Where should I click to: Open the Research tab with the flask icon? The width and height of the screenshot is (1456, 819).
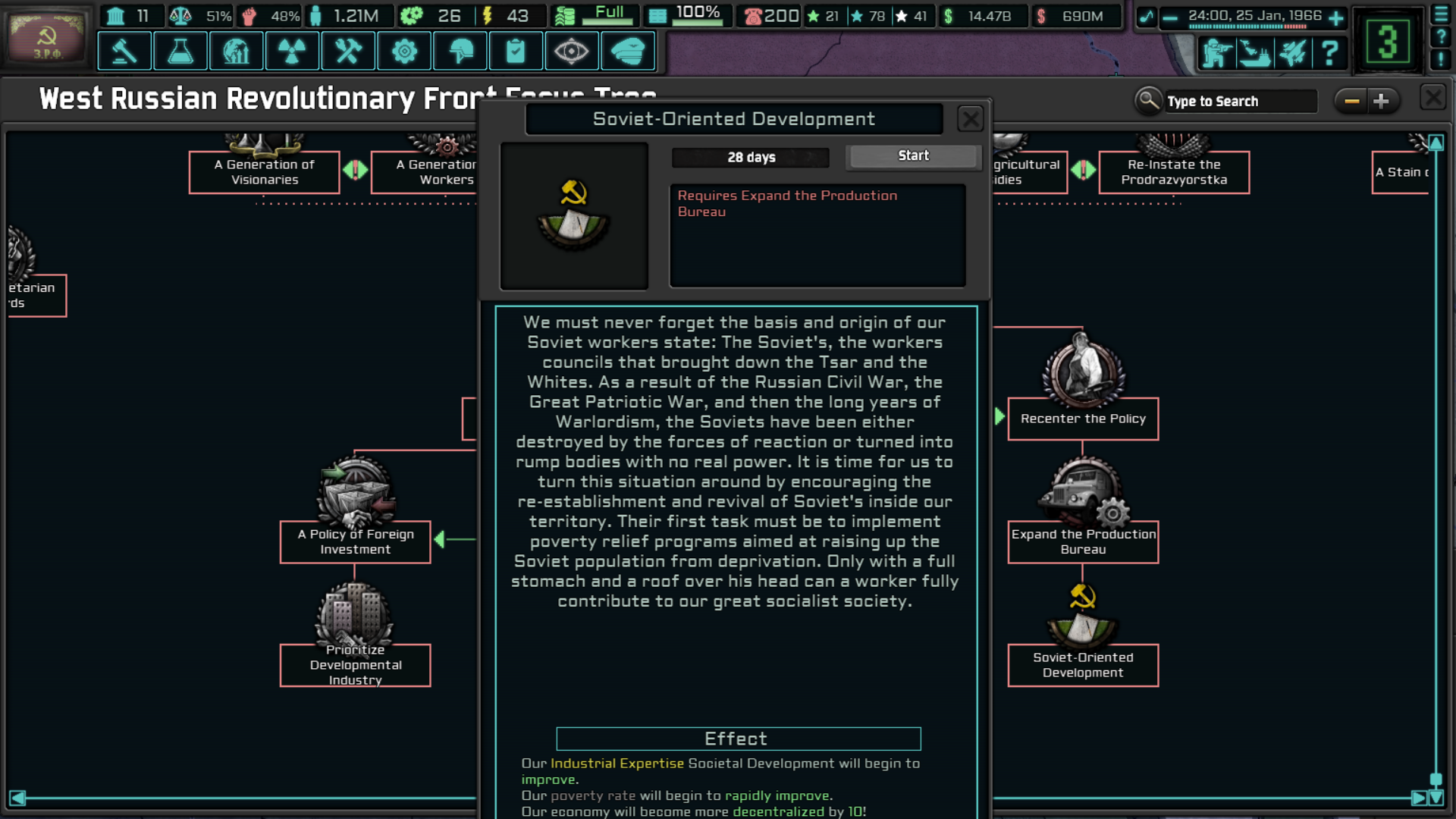180,51
